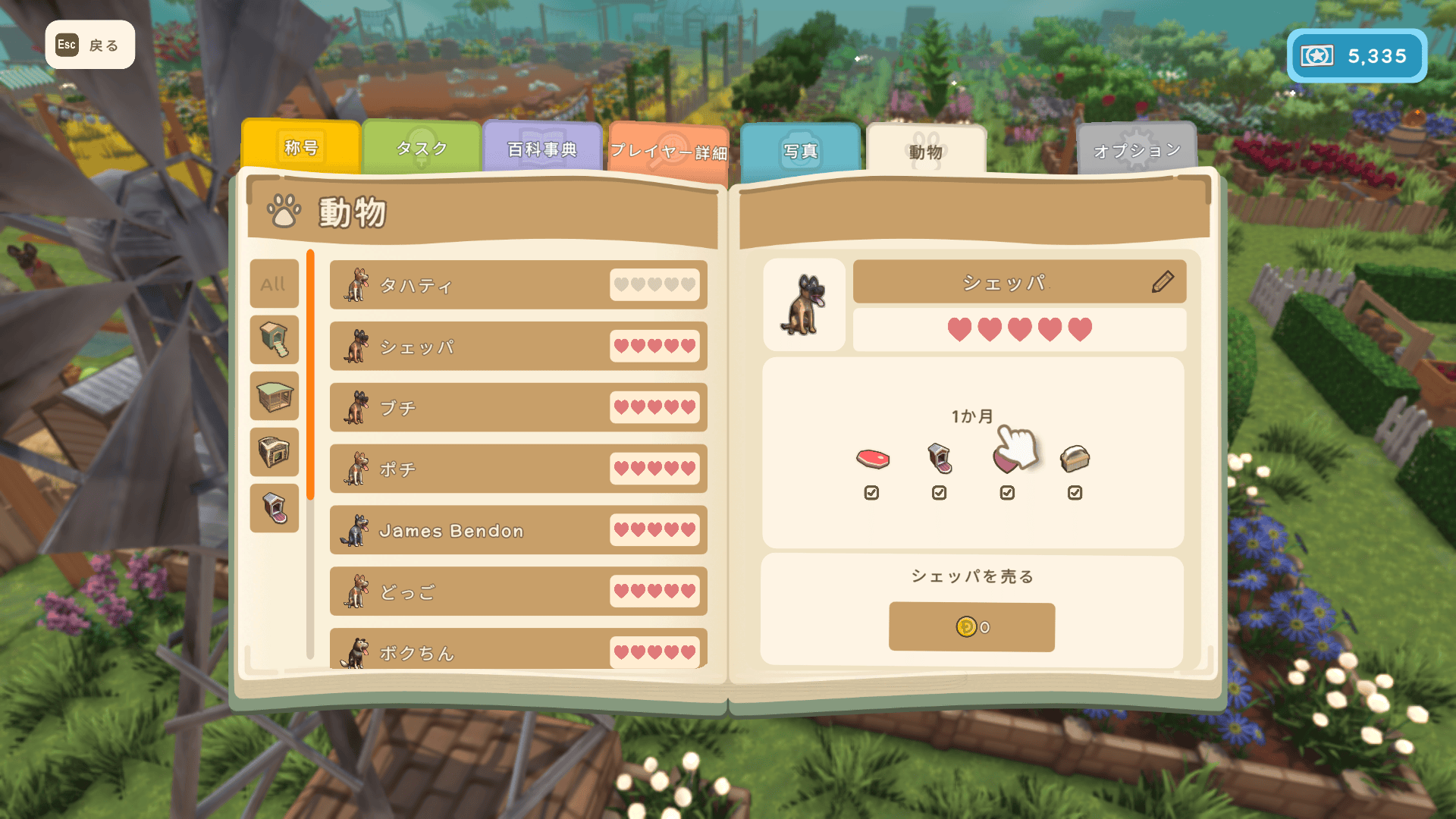The height and width of the screenshot is (819, 1456).
Task: Switch to the 百科事典 tab
Action: coord(542,149)
